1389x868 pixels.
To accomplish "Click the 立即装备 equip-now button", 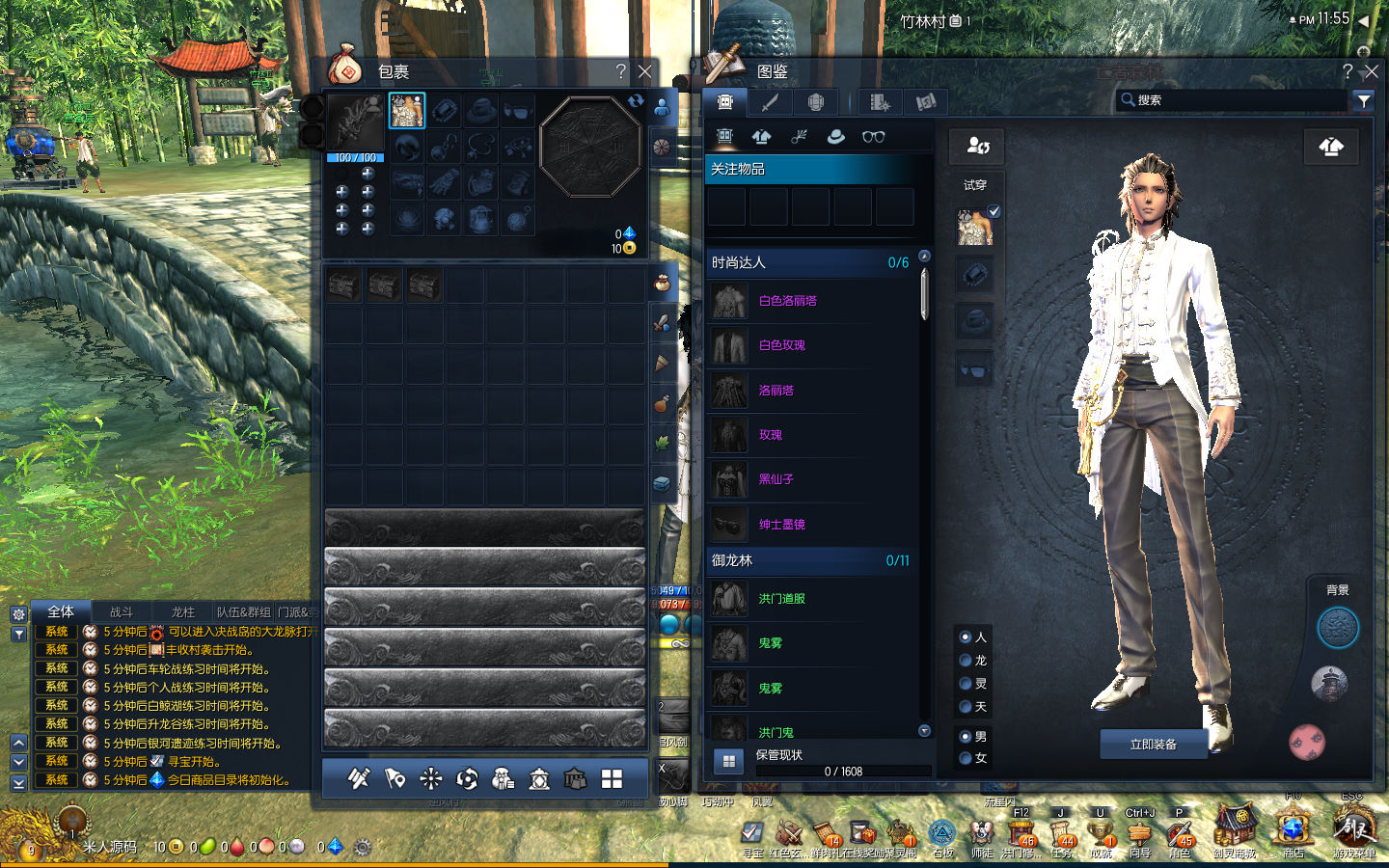I will tap(1153, 745).
